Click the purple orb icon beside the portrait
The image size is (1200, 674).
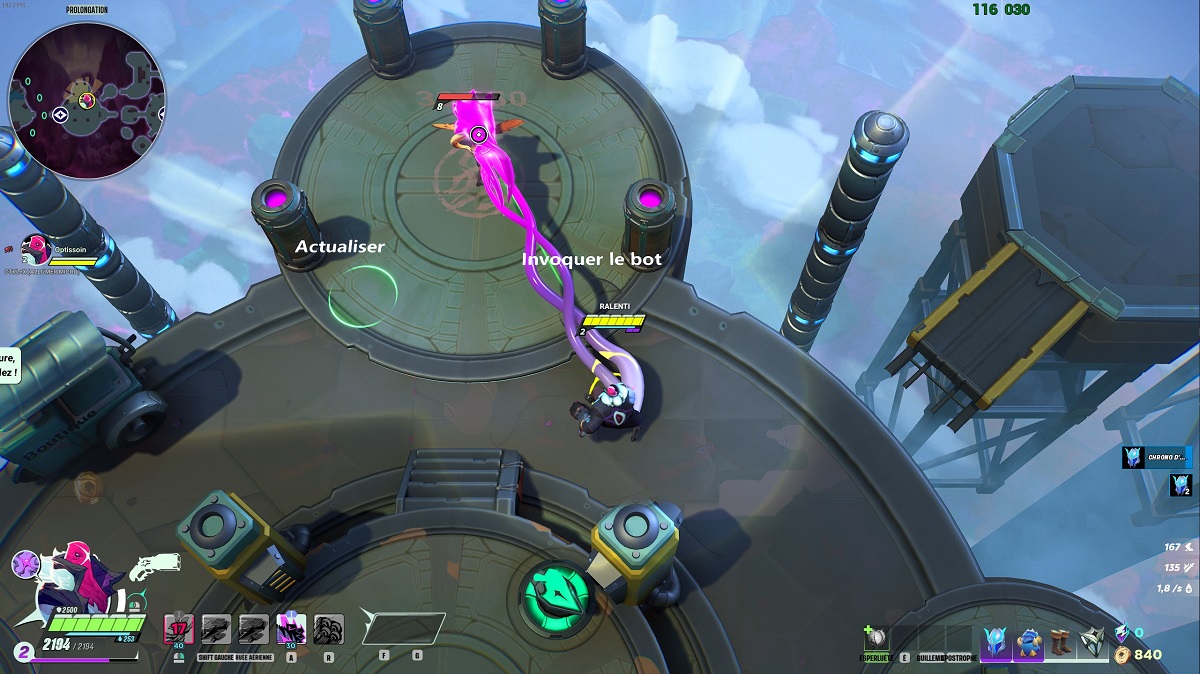click(x=27, y=564)
